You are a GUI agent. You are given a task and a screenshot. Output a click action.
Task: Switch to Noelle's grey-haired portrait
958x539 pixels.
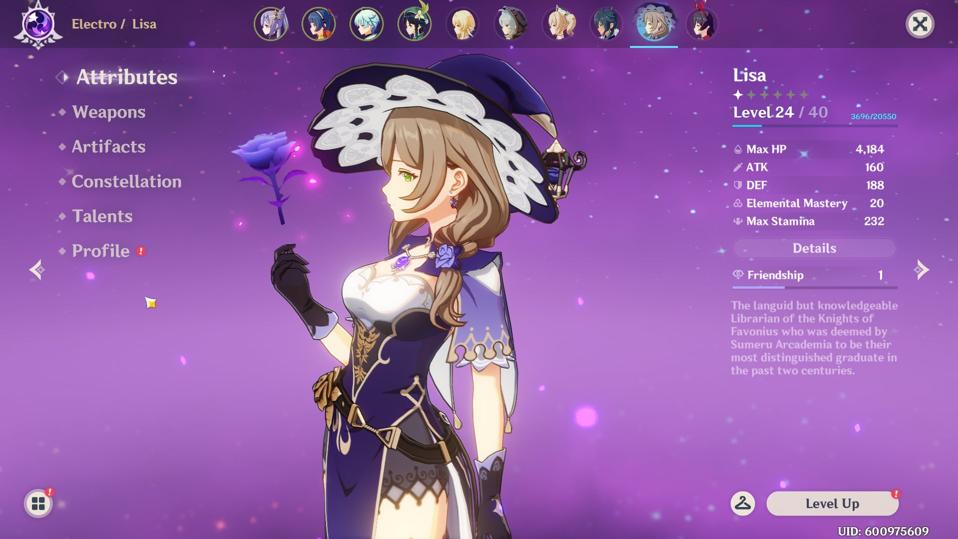click(511, 24)
